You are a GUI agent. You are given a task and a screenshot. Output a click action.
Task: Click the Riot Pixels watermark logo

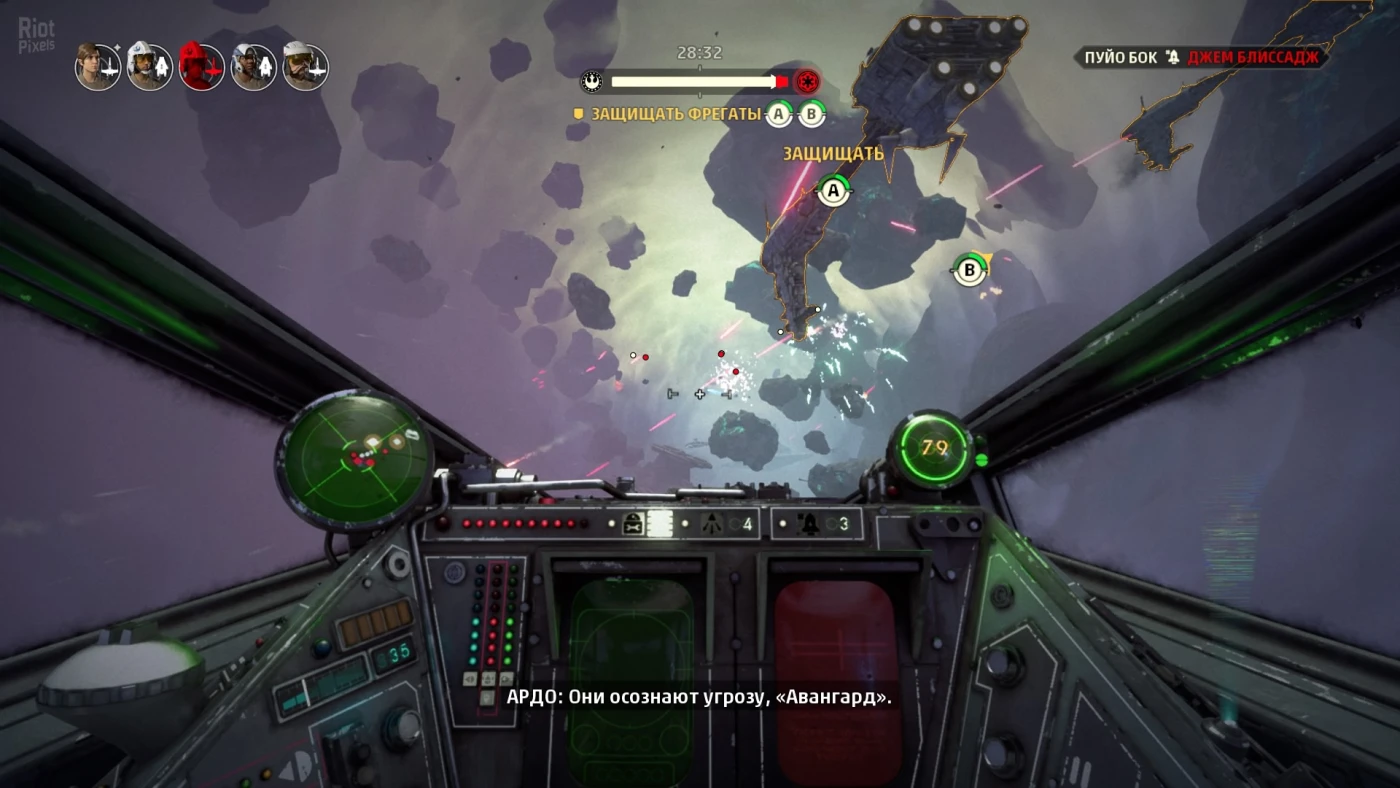[x=37, y=35]
